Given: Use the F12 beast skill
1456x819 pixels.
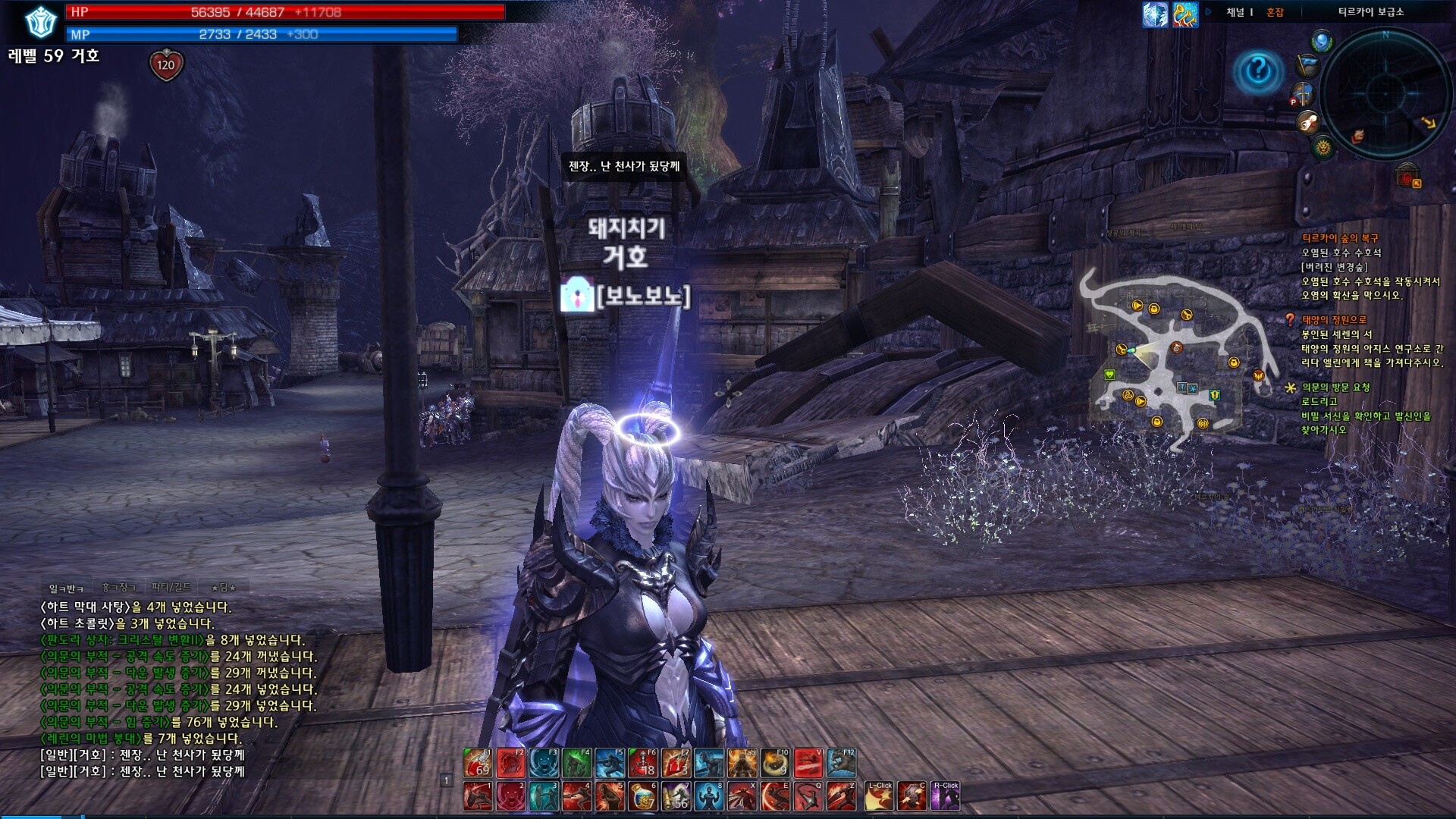Looking at the screenshot, I should (x=841, y=763).
